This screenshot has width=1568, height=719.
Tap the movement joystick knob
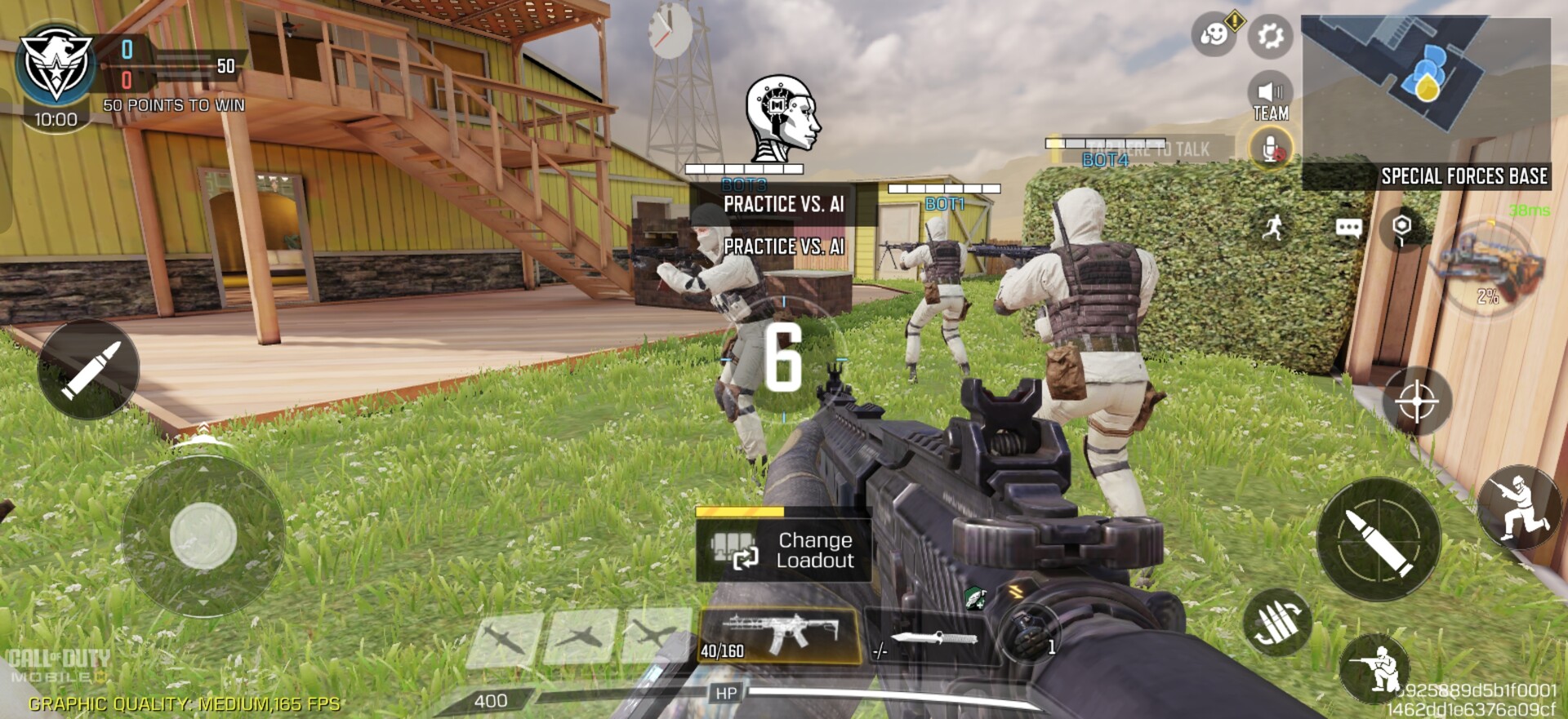click(x=203, y=536)
